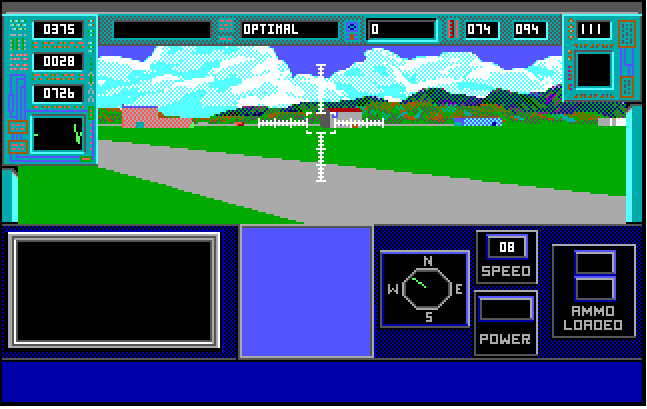Select the green radar scope display
The image size is (647, 409).
[x=57, y=134]
